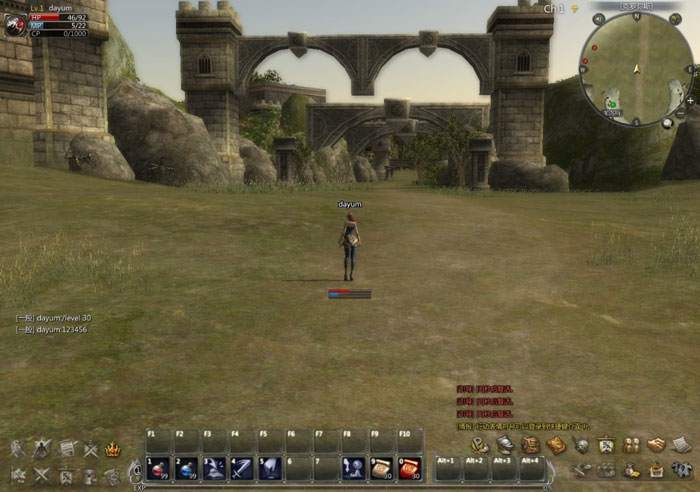Zoom in the minimap with the plus button
This screenshot has width=700, height=492.
pyautogui.click(x=690, y=101)
